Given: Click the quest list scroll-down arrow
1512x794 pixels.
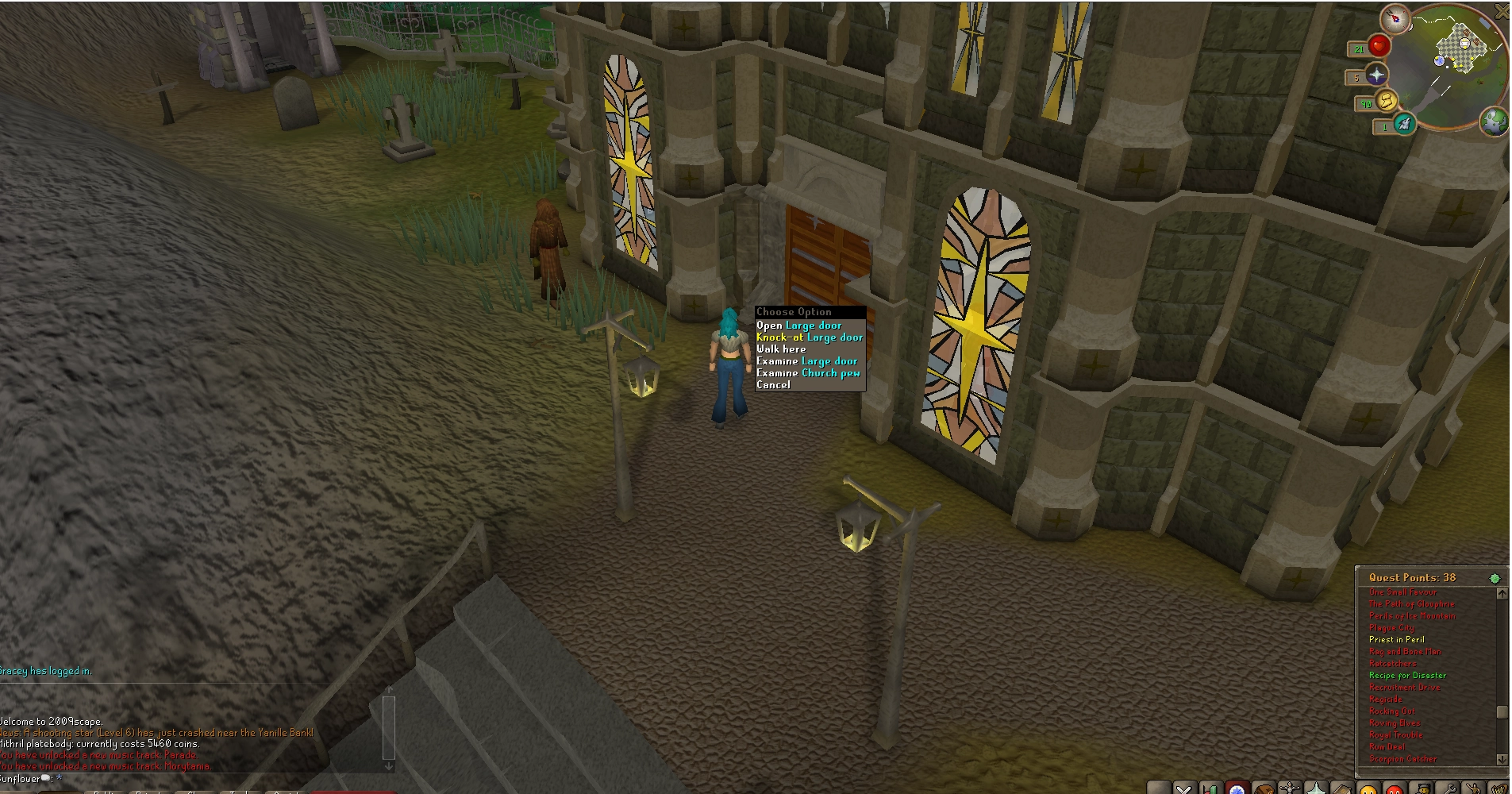Looking at the screenshot, I should tap(1501, 759).
